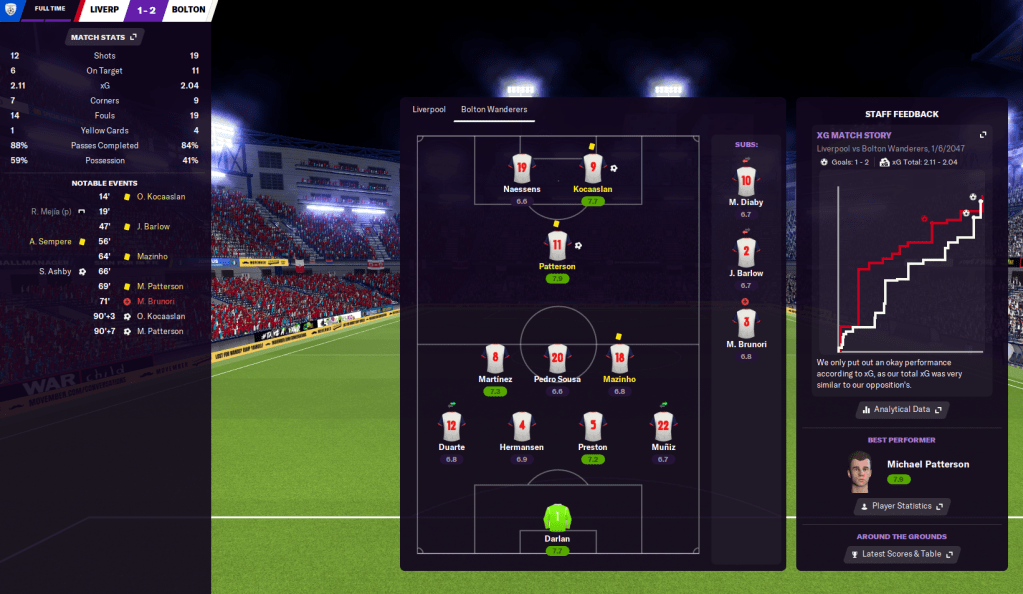Select Mazinho's number 18 shirt
Viewport: 1023px width, 594px height.
click(619, 358)
